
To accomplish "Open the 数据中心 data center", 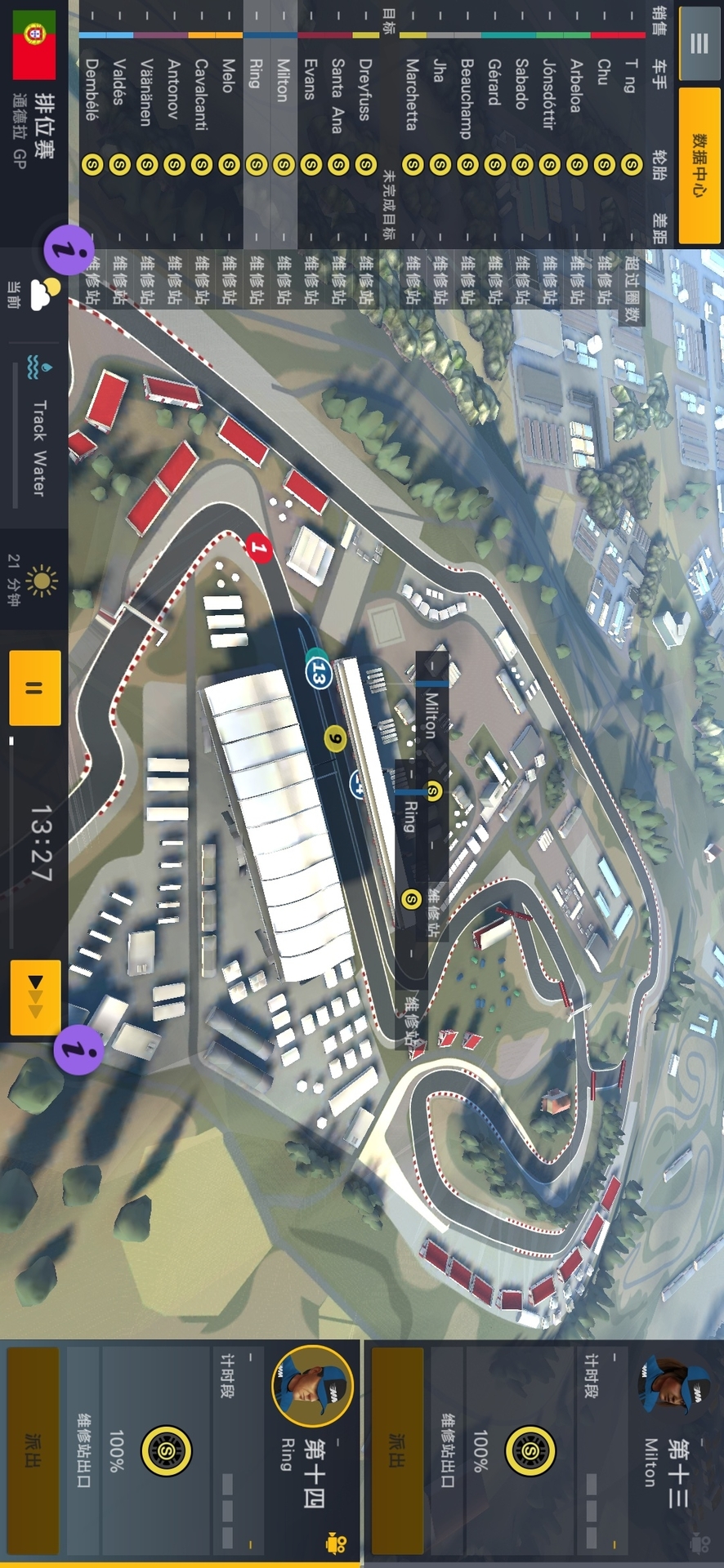I will pyautogui.click(x=699, y=166).
